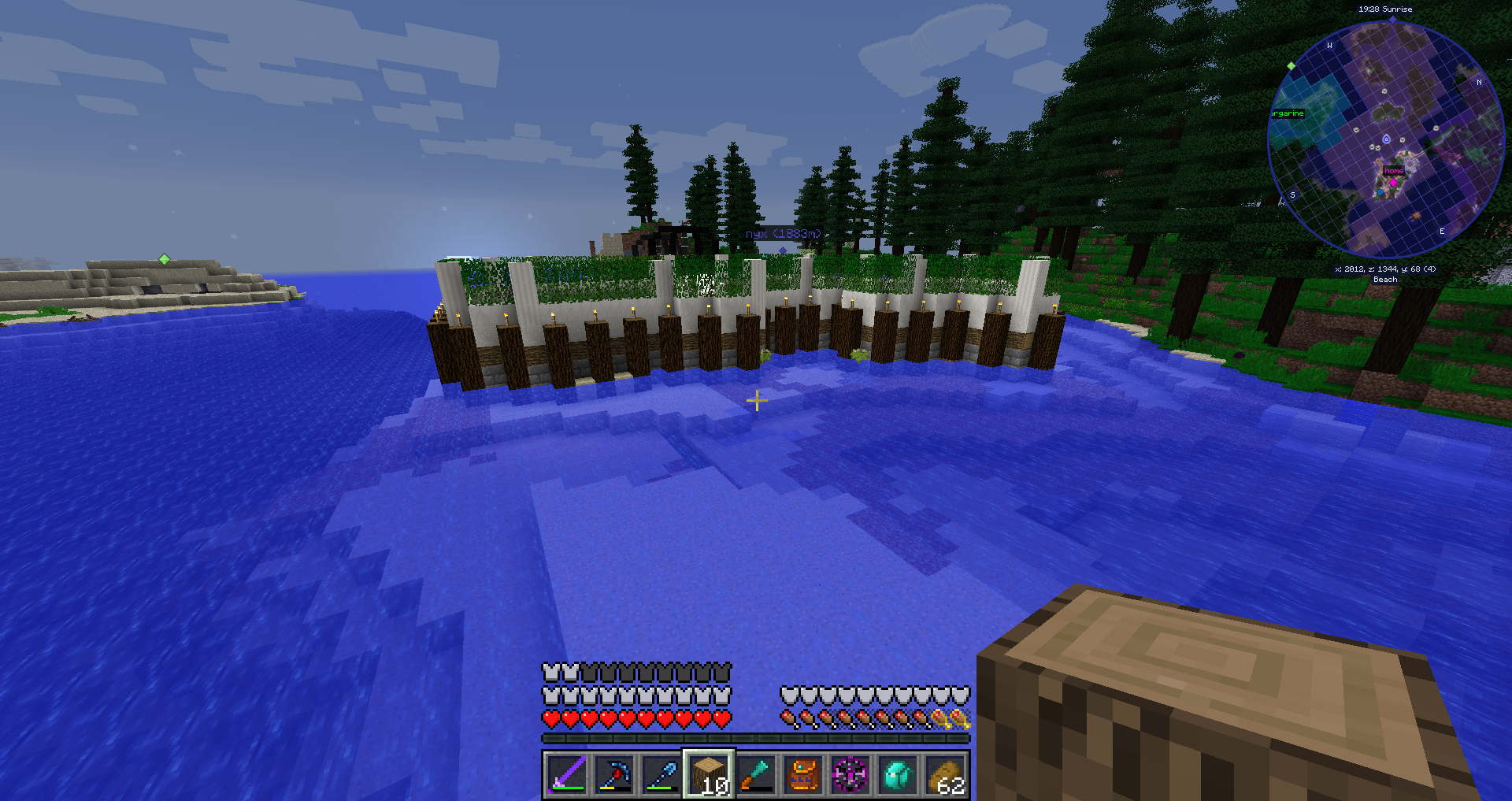Screen dimensions: 1512x801
Task: Select the orange backpack hotbar slot
Action: (x=803, y=773)
